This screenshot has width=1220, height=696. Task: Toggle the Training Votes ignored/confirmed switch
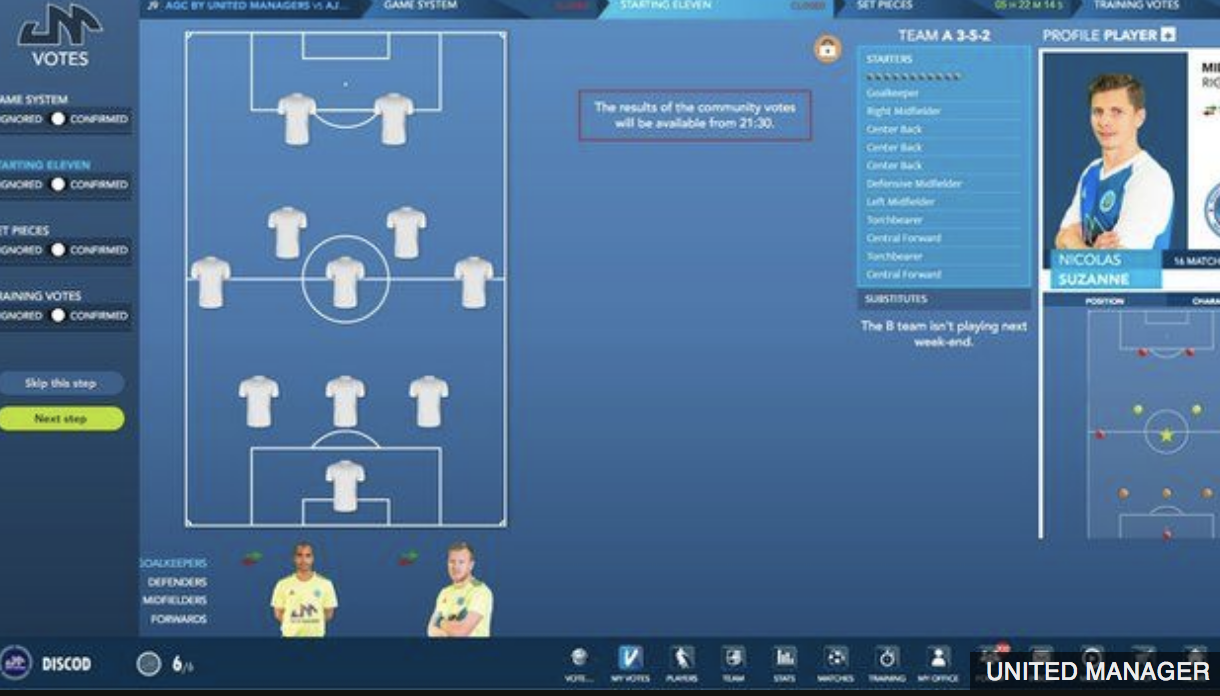click(58, 315)
